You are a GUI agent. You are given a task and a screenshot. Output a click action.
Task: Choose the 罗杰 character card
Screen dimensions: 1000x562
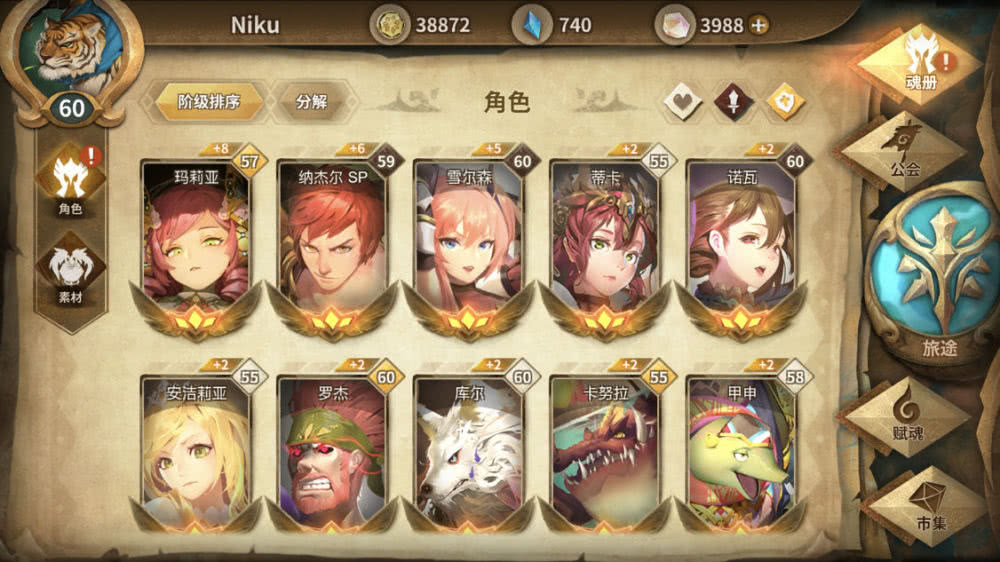coord(333,451)
